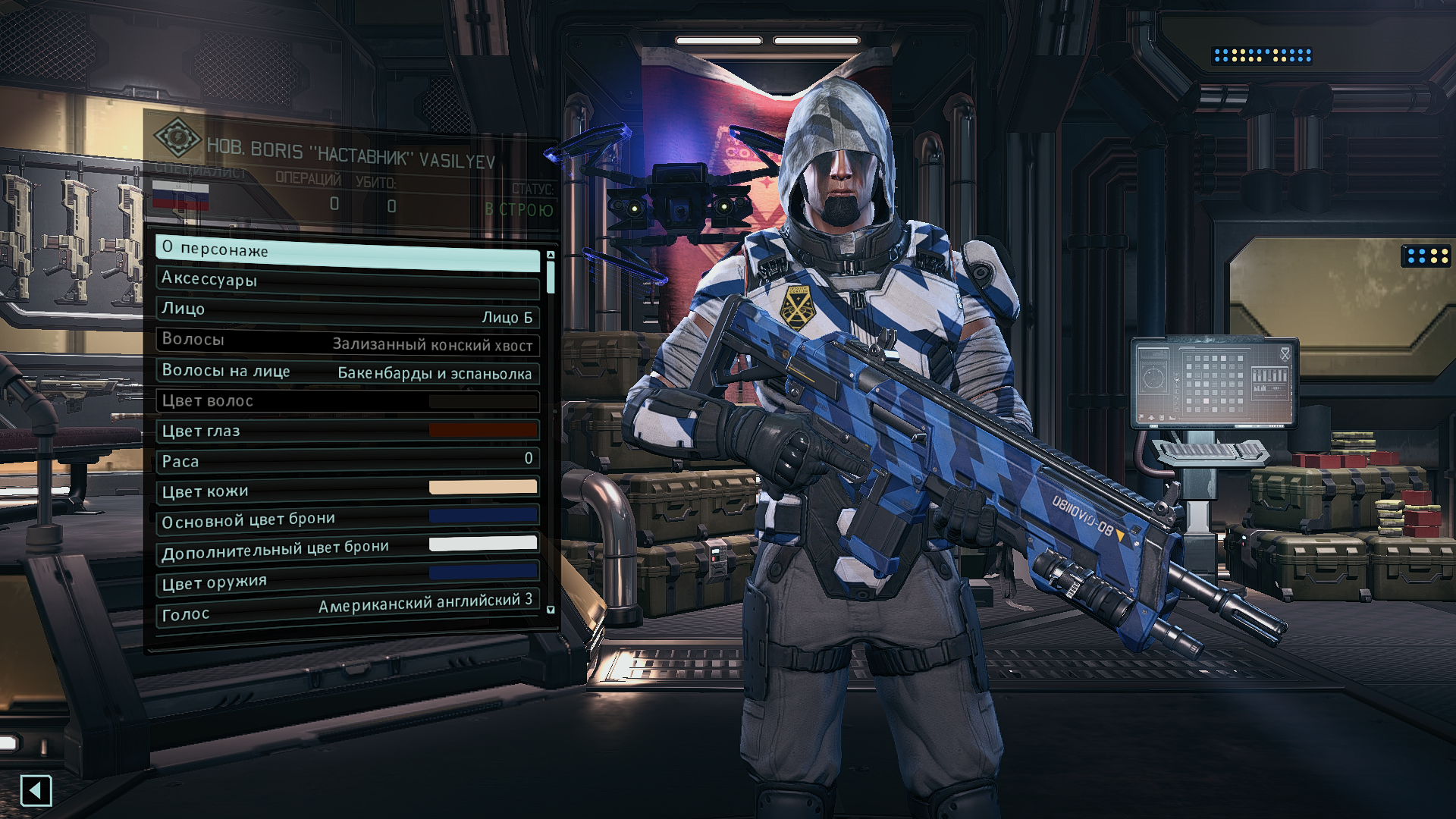The height and width of the screenshot is (819, 1456).
Task: Change the «Цвет оружия» weapon color
Action: pyautogui.click(x=347, y=579)
